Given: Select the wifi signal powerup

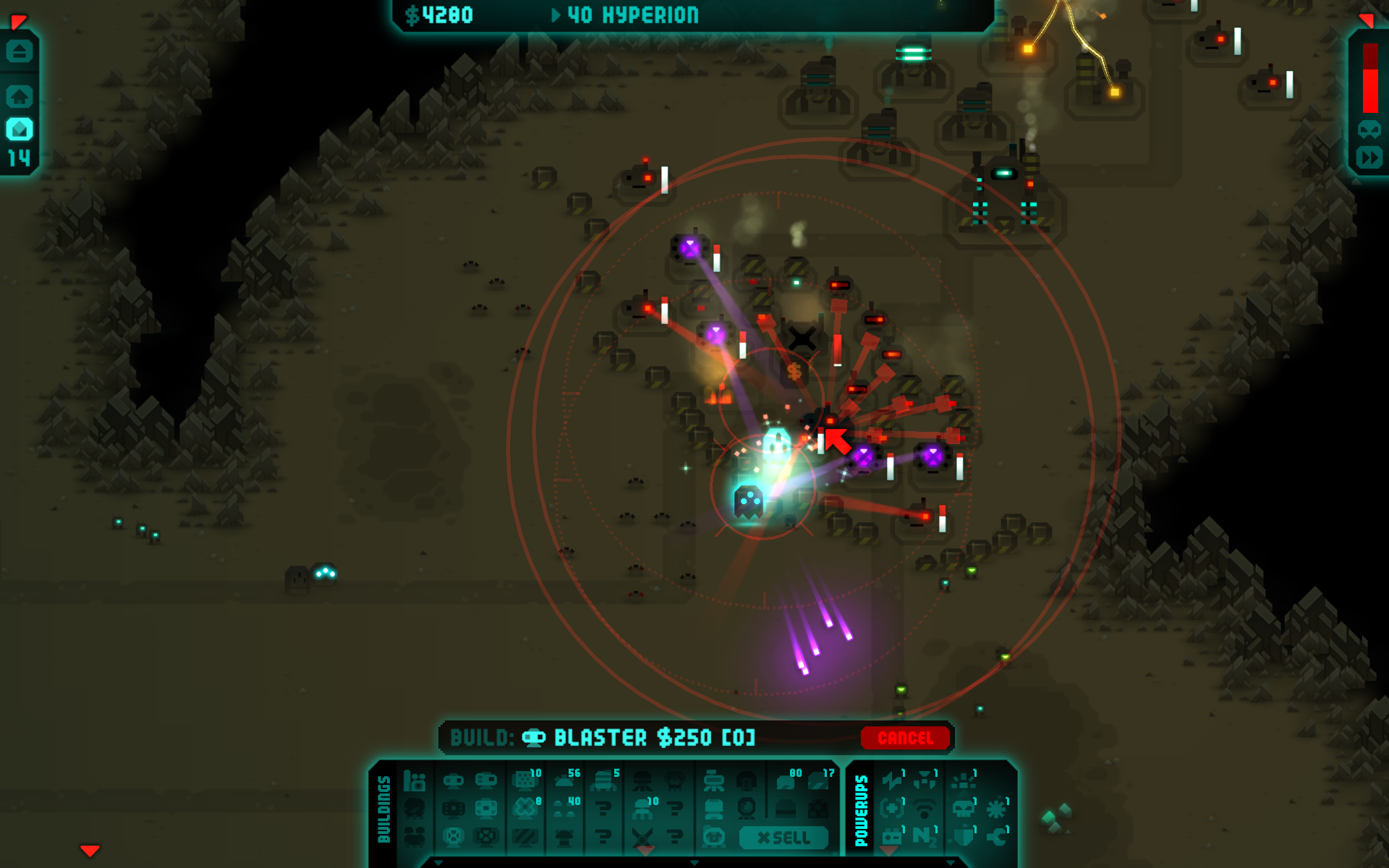Looking at the screenshot, I should pyautogui.click(x=924, y=808).
